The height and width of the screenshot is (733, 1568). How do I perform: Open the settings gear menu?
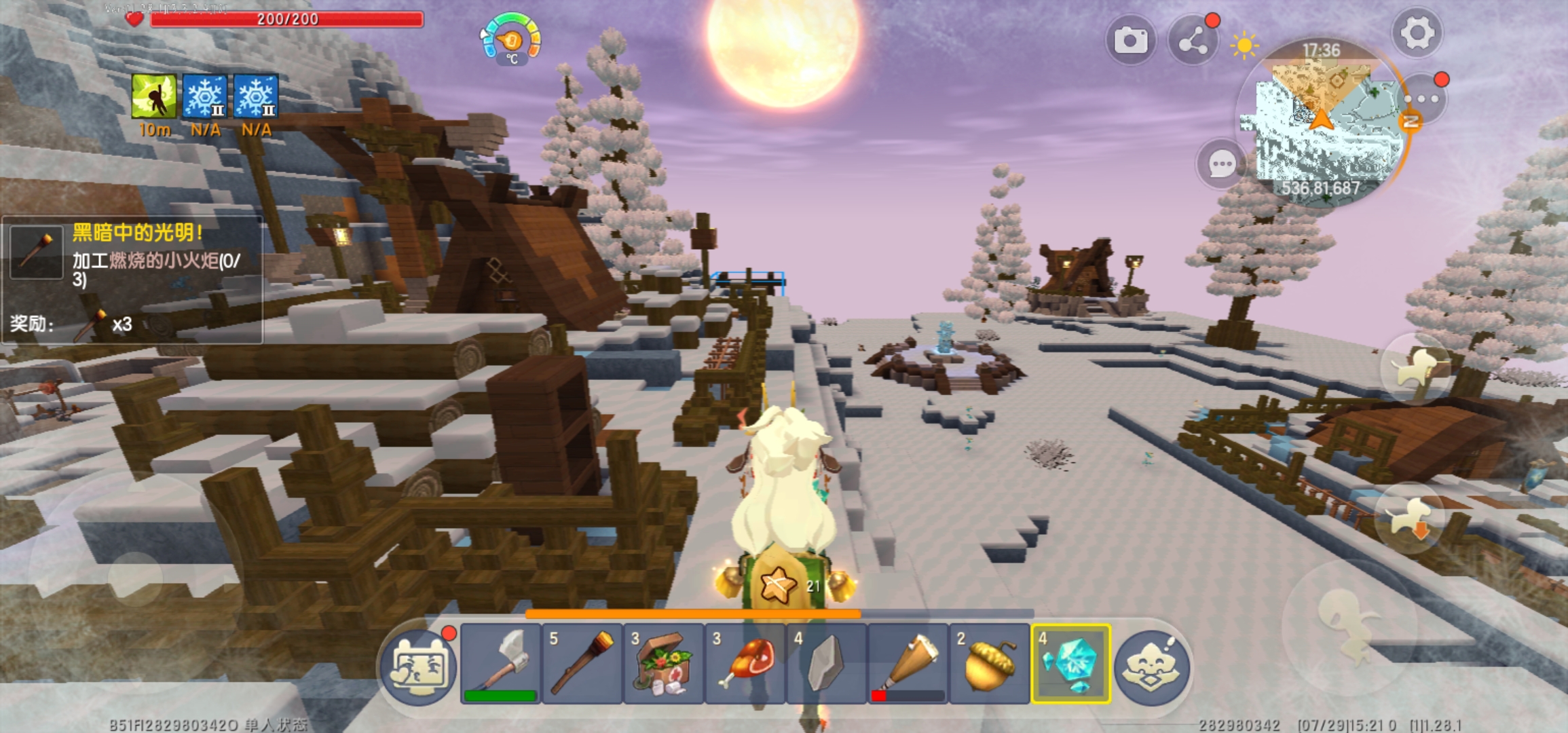(x=1417, y=33)
